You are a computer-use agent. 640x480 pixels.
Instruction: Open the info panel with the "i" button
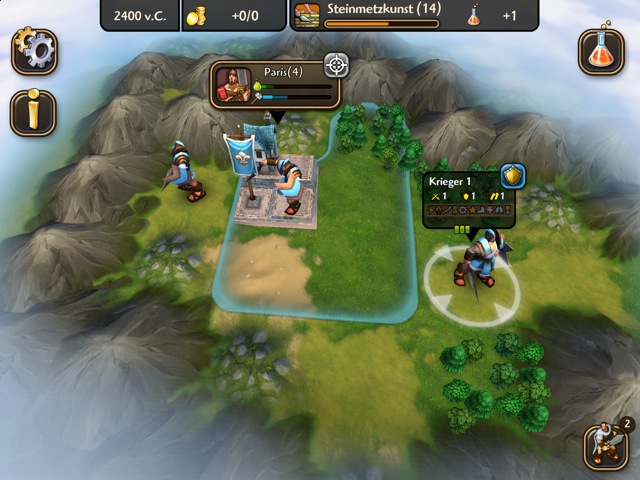[x=32, y=112]
